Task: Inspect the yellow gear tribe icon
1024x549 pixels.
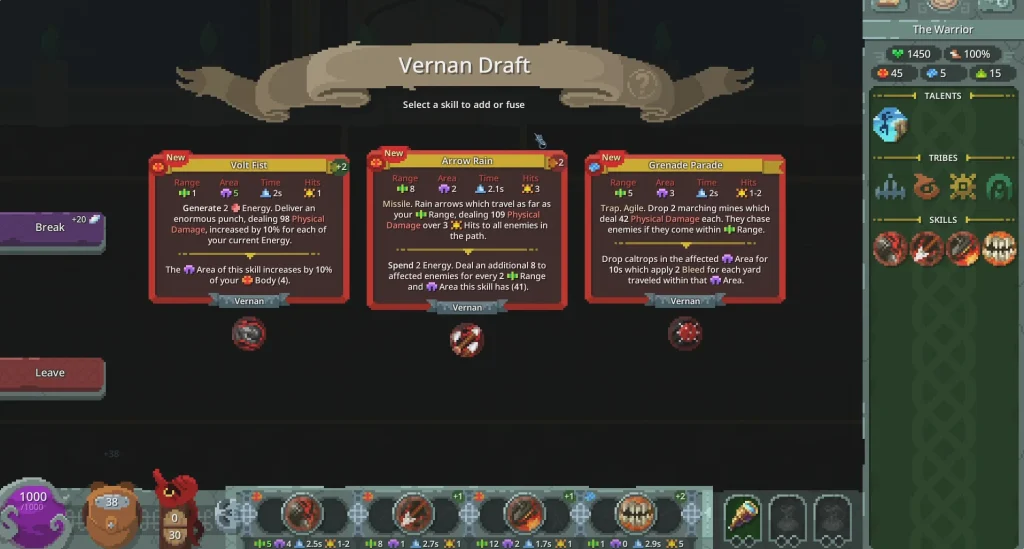Action: coord(963,187)
